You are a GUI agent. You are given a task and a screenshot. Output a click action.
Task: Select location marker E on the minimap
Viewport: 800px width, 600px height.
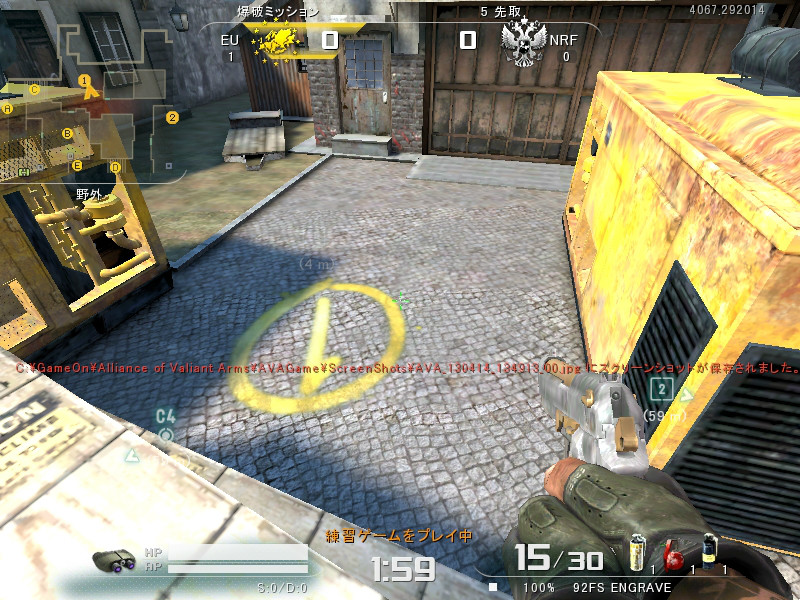click(77, 165)
